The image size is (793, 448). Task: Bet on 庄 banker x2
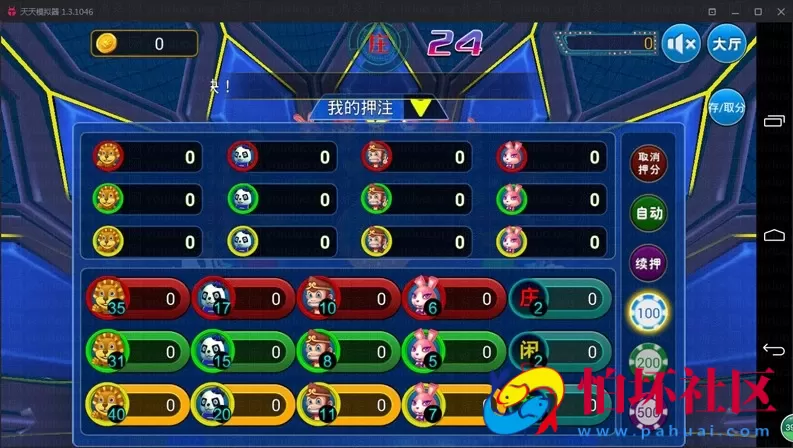tap(558, 298)
